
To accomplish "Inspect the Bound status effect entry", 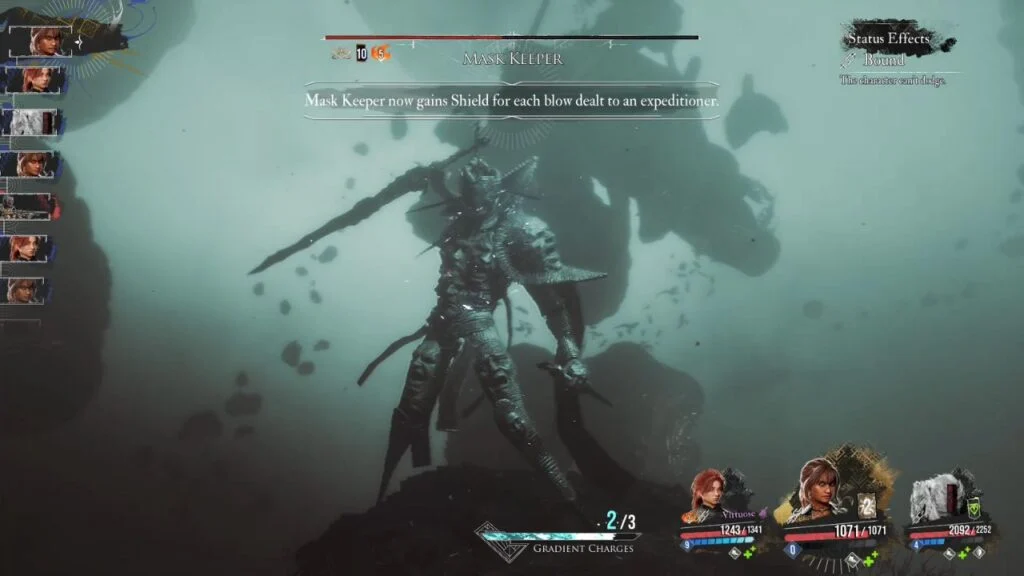I will coord(883,61).
